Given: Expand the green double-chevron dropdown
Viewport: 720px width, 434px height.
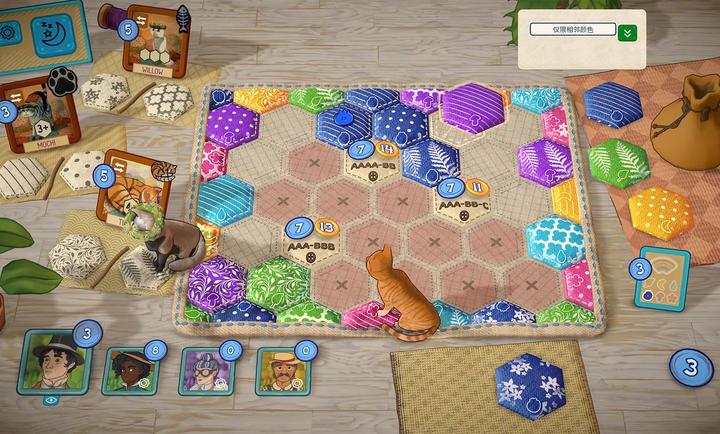Looking at the screenshot, I should (x=628, y=32).
